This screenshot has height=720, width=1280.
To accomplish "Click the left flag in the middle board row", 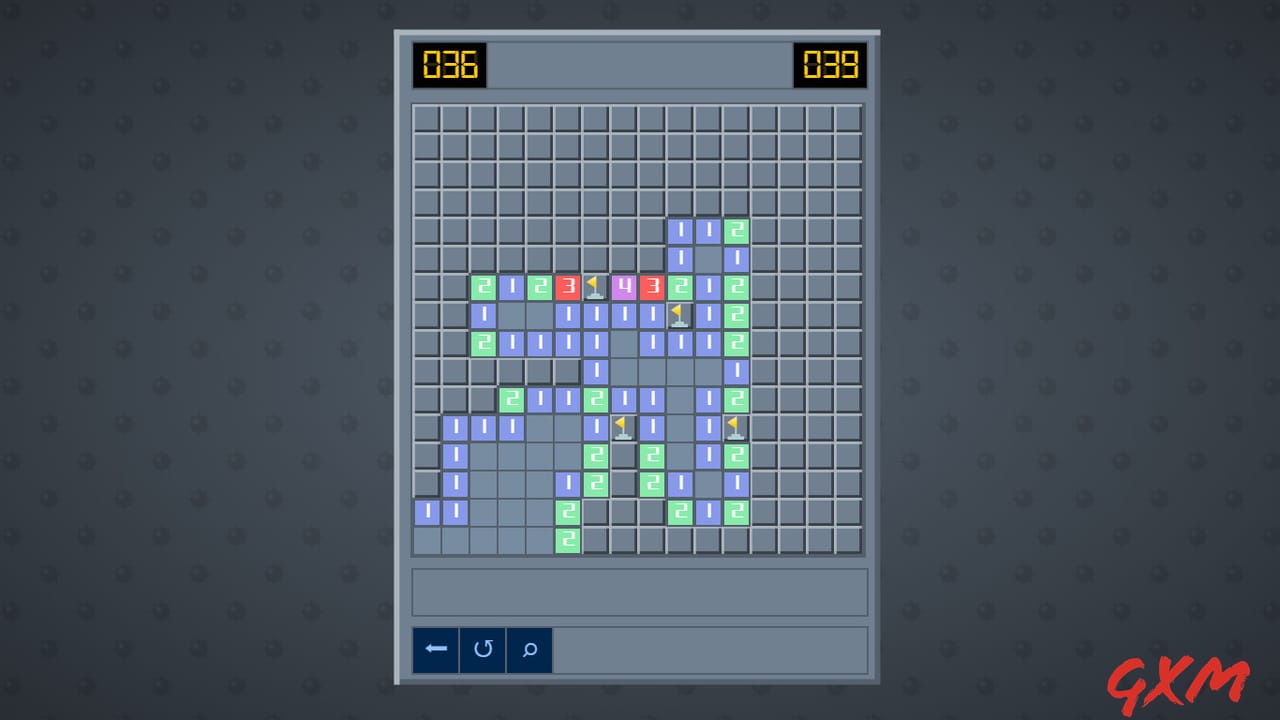I will pos(622,426).
